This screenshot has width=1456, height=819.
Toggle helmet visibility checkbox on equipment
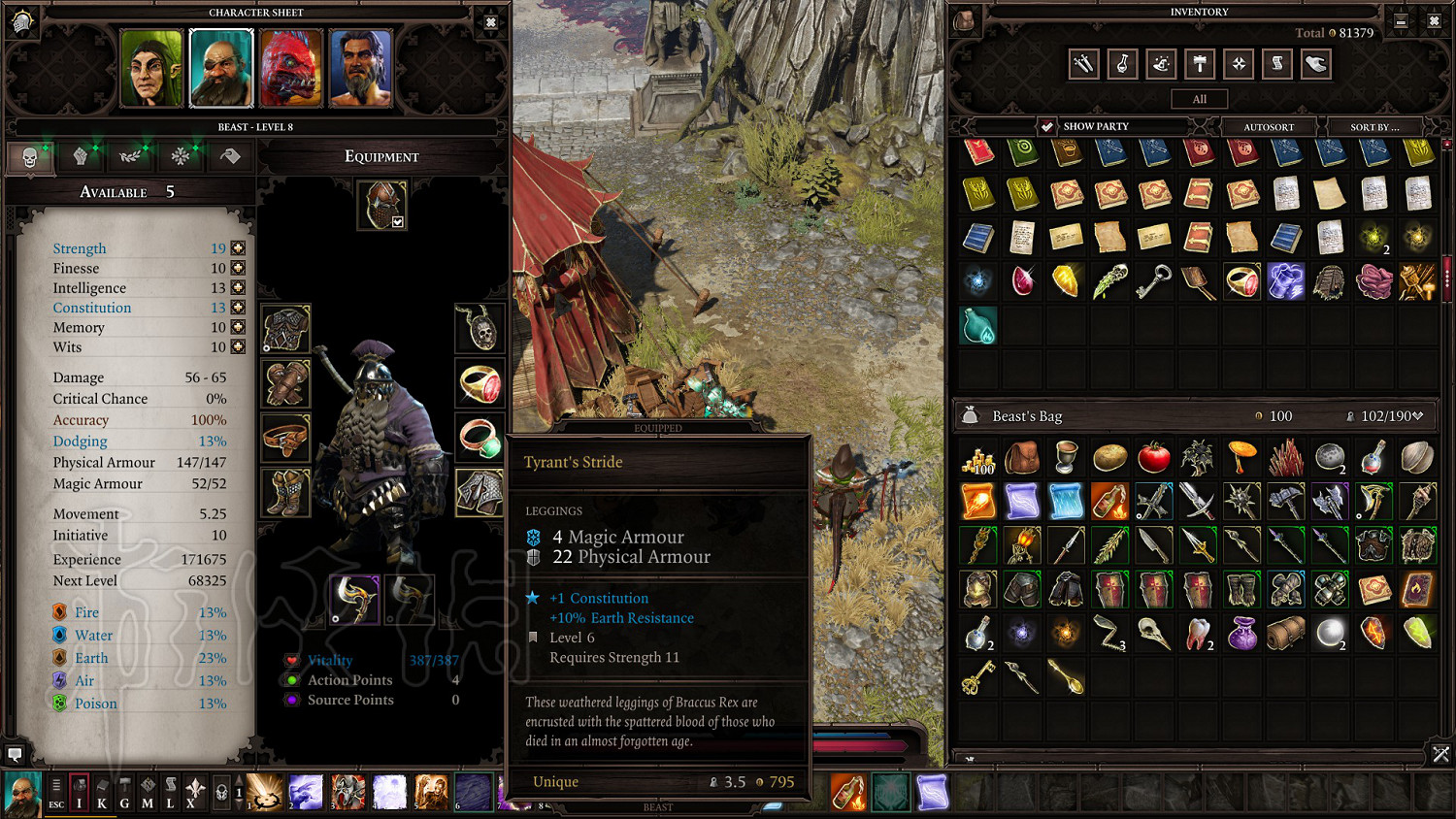coord(397,222)
